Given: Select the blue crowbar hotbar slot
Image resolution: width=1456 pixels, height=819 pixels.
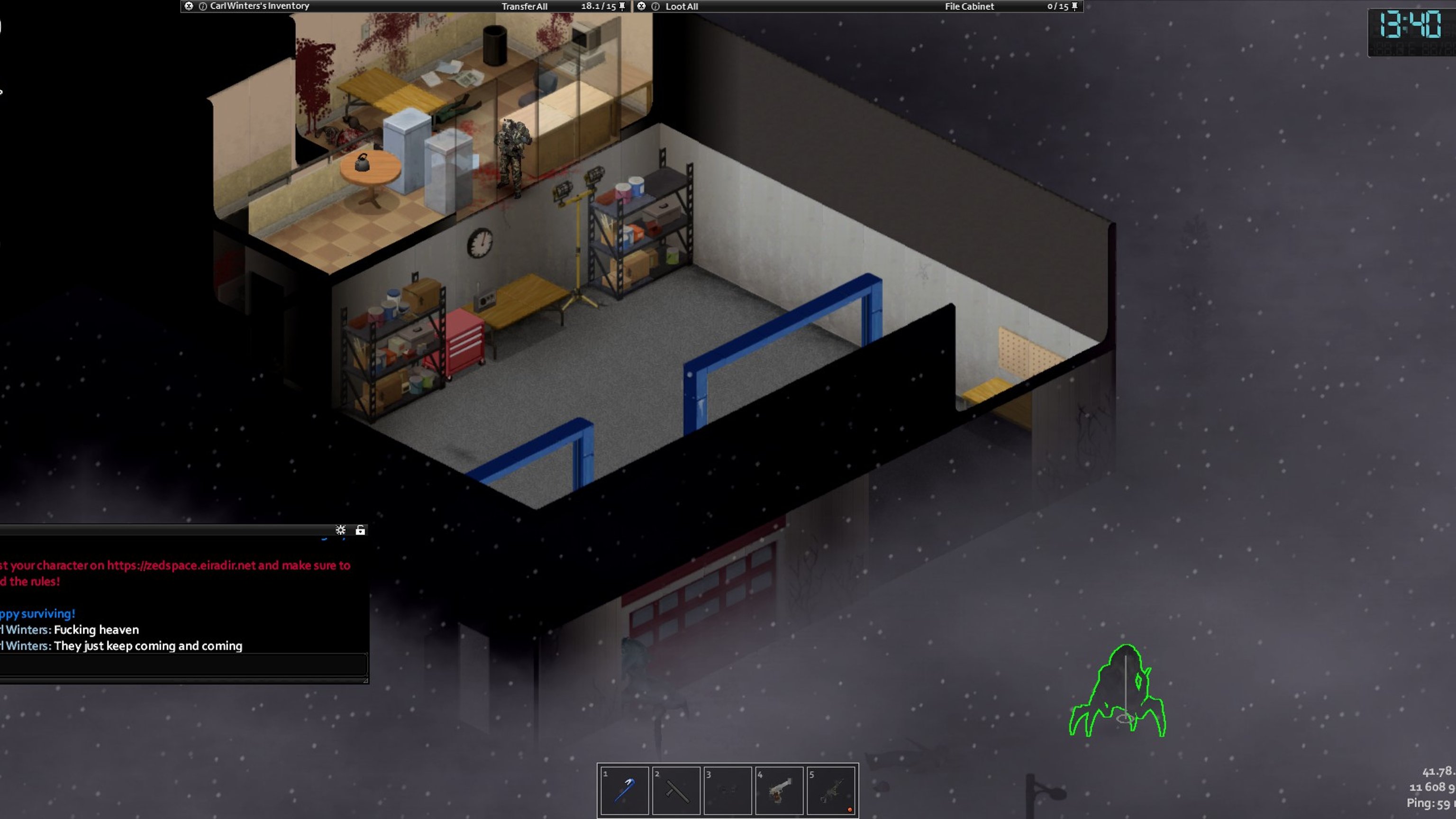Looking at the screenshot, I should [624, 790].
